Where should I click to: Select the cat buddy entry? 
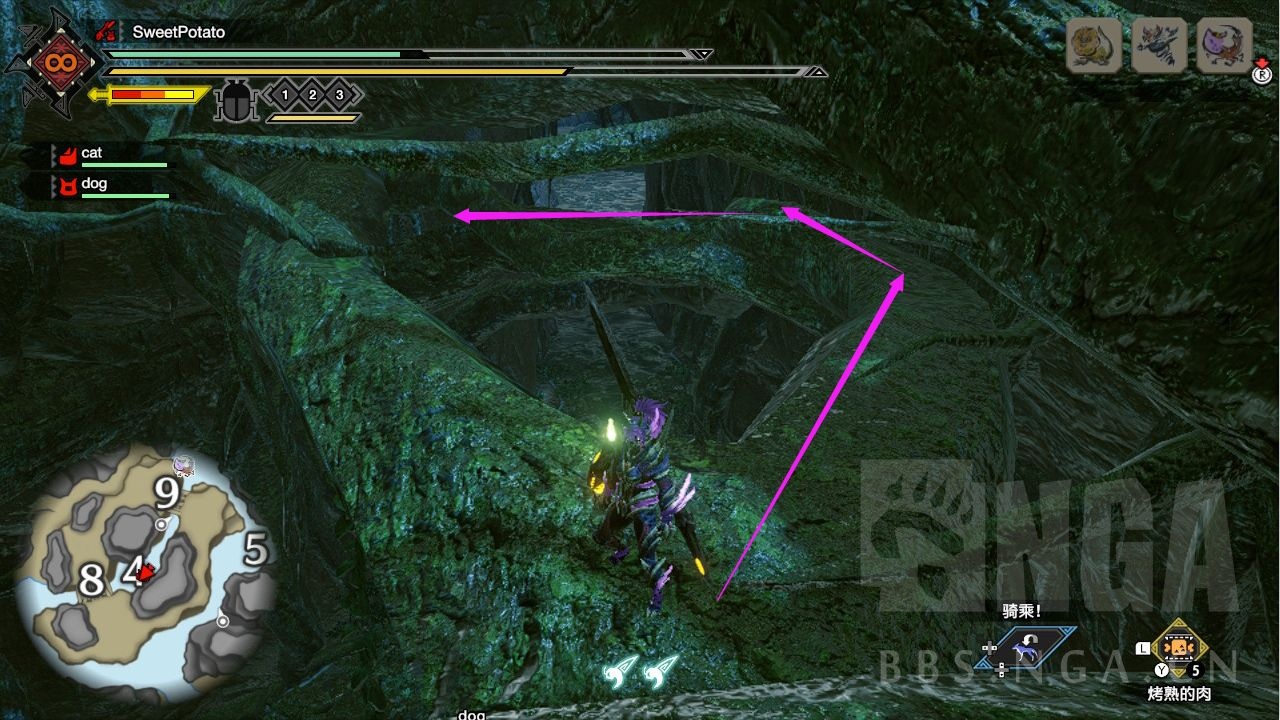pyautogui.click(x=92, y=153)
